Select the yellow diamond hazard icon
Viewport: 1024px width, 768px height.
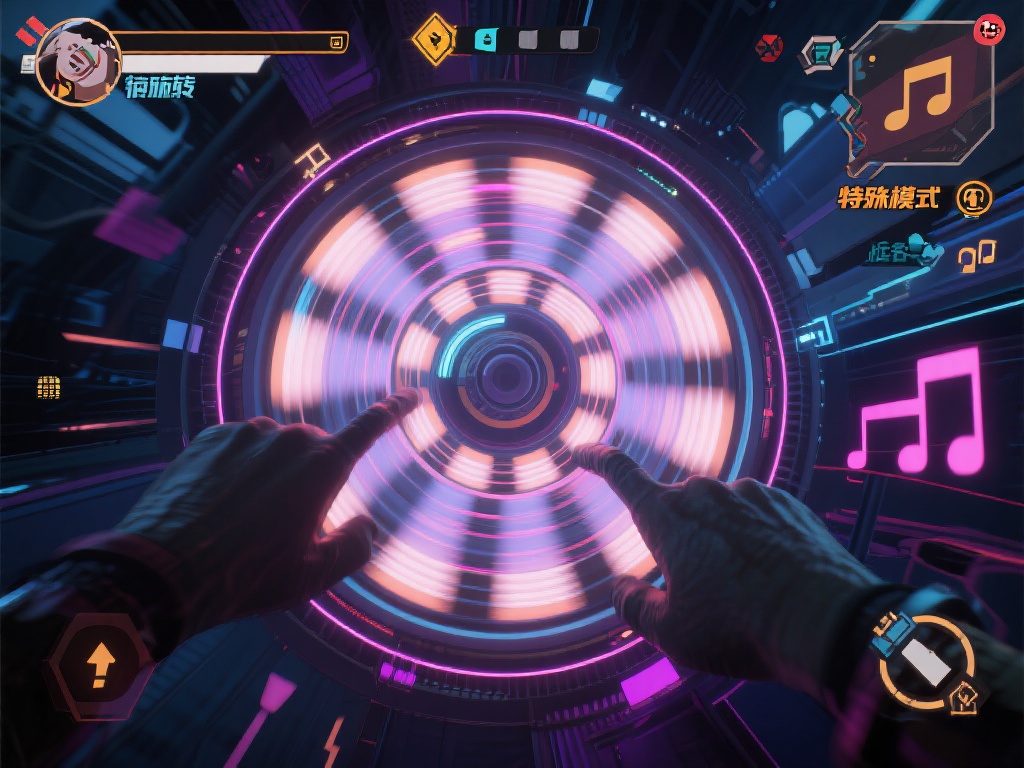434,40
